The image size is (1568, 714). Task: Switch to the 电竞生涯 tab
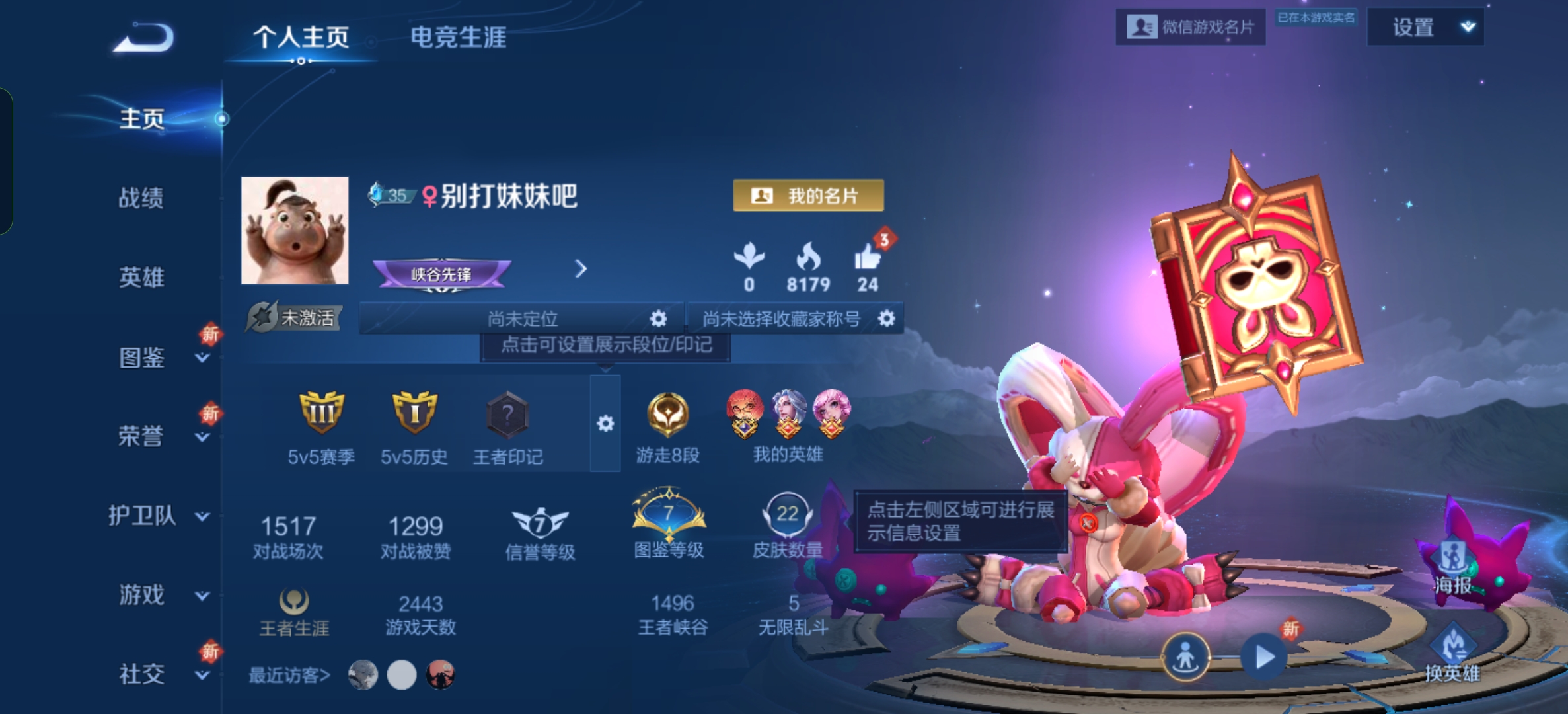[x=458, y=38]
